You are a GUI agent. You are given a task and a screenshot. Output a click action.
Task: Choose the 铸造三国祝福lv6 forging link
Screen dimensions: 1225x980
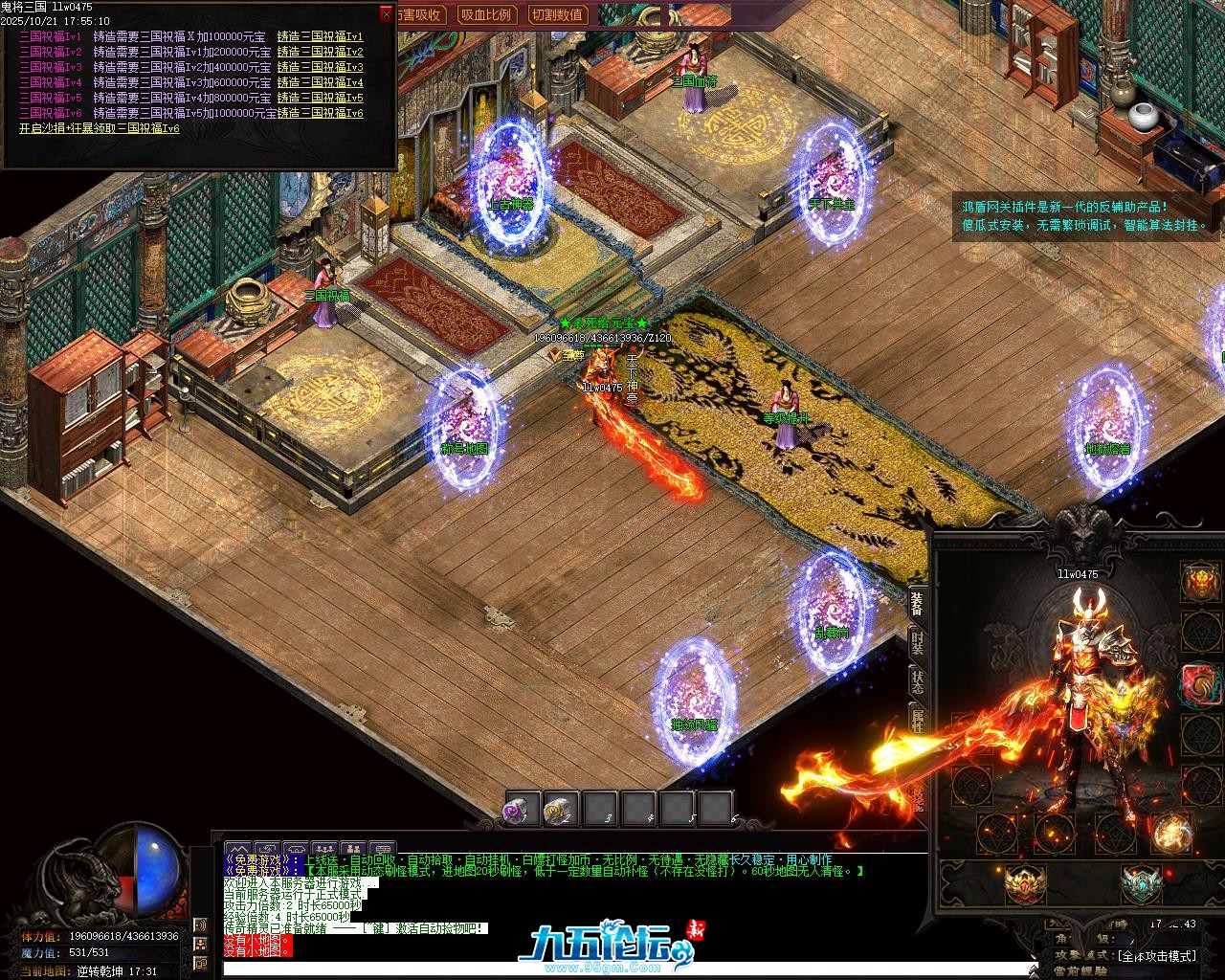coord(320,113)
